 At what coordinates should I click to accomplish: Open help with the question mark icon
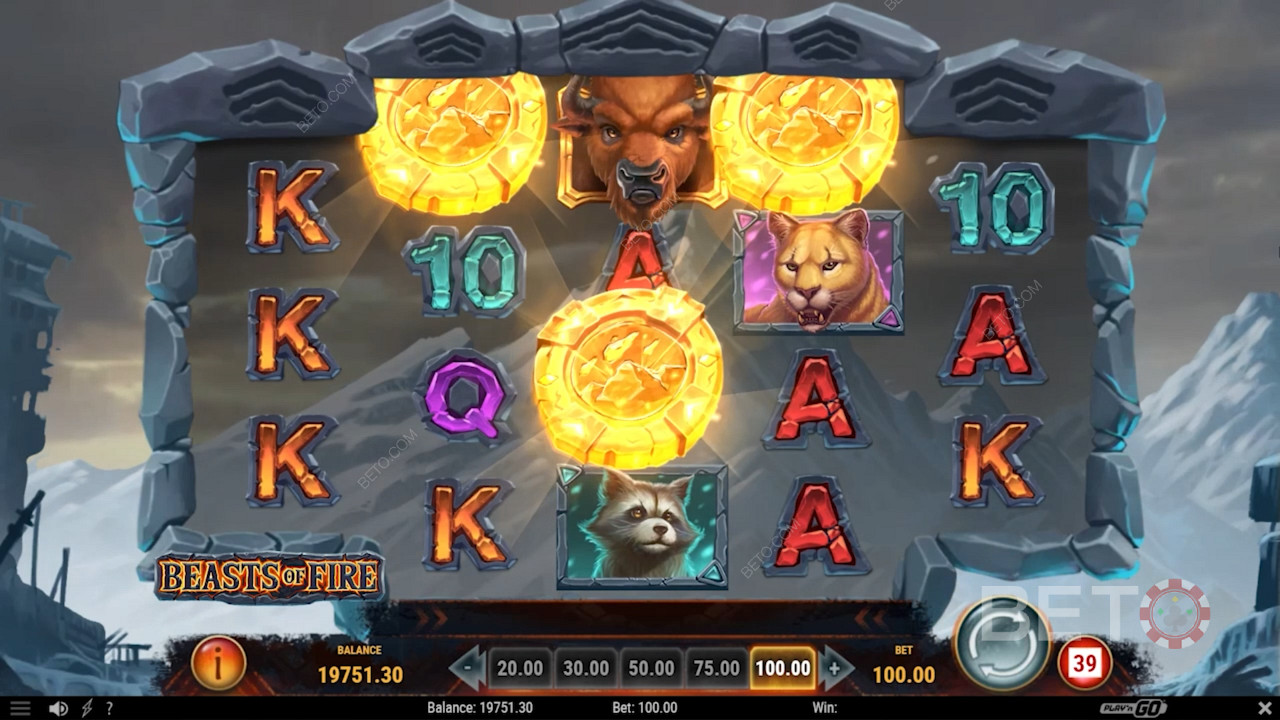pyautogui.click(x=109, y=708)
